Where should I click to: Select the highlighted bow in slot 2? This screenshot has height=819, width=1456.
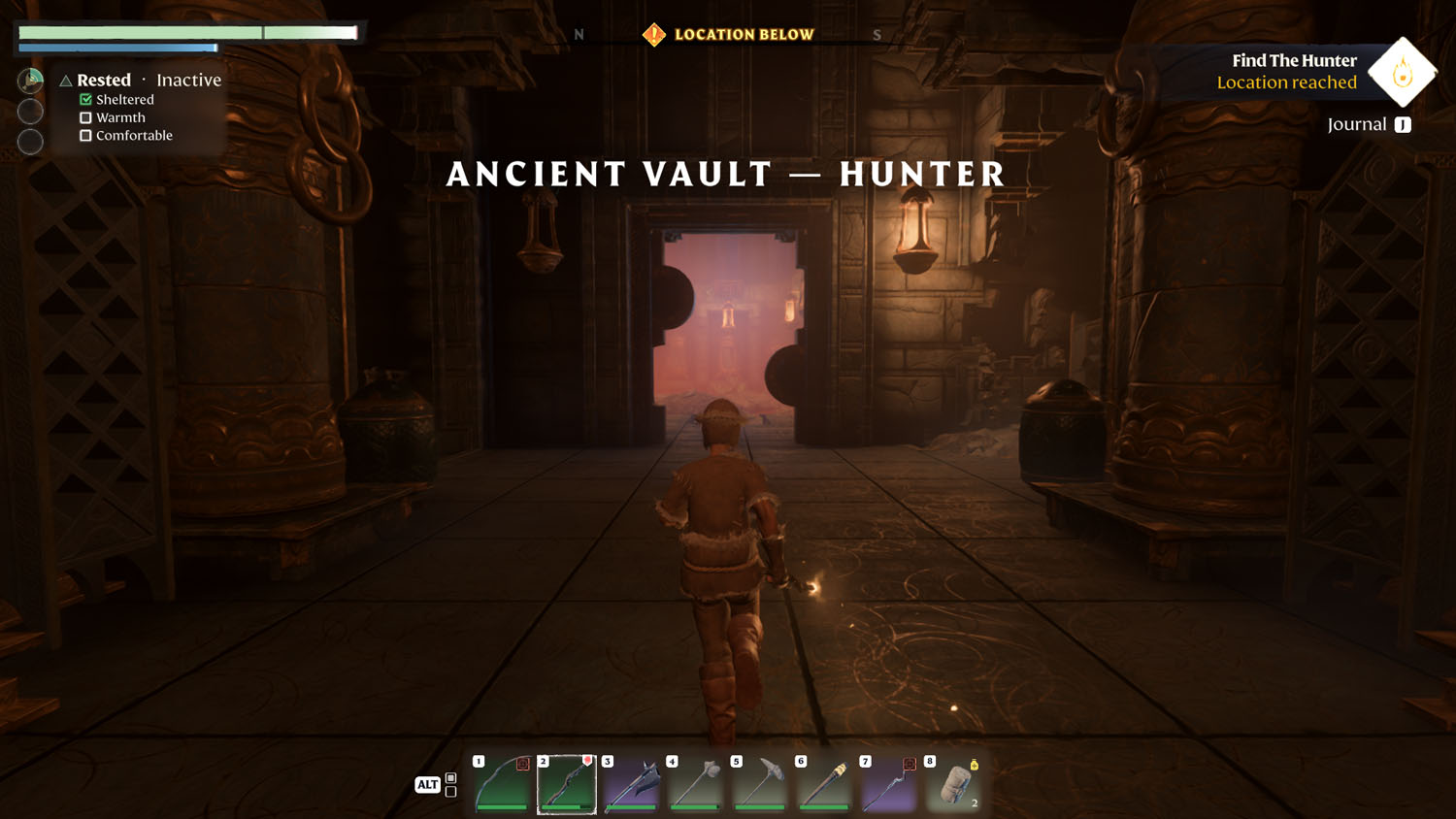click(567, 784)
